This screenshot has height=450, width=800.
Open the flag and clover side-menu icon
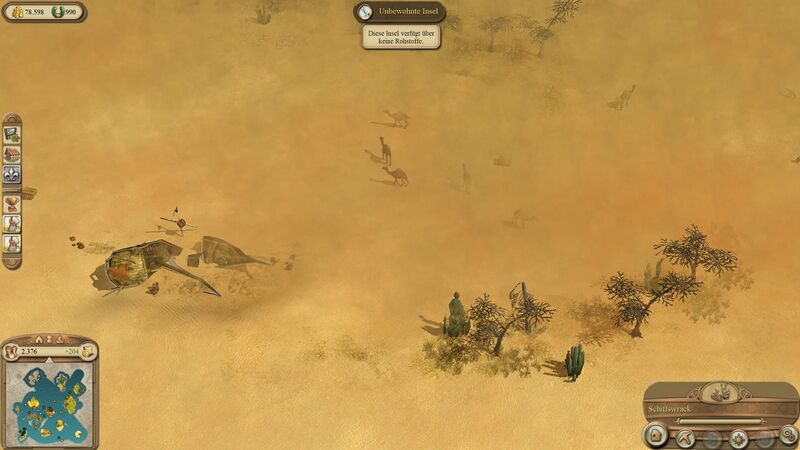tap(12, 133)
